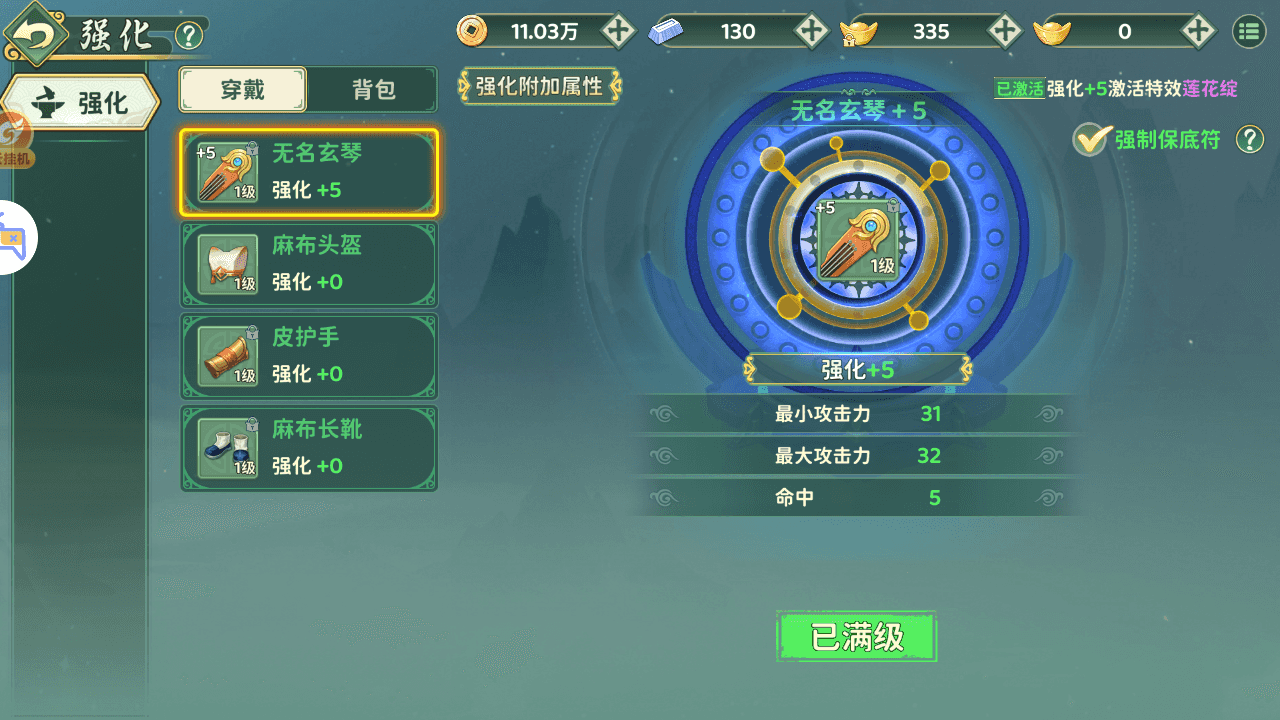The height and width of the screenshot is (720, 1280).
Task: Open the 强化附加属性 panel
Action: 539,87
